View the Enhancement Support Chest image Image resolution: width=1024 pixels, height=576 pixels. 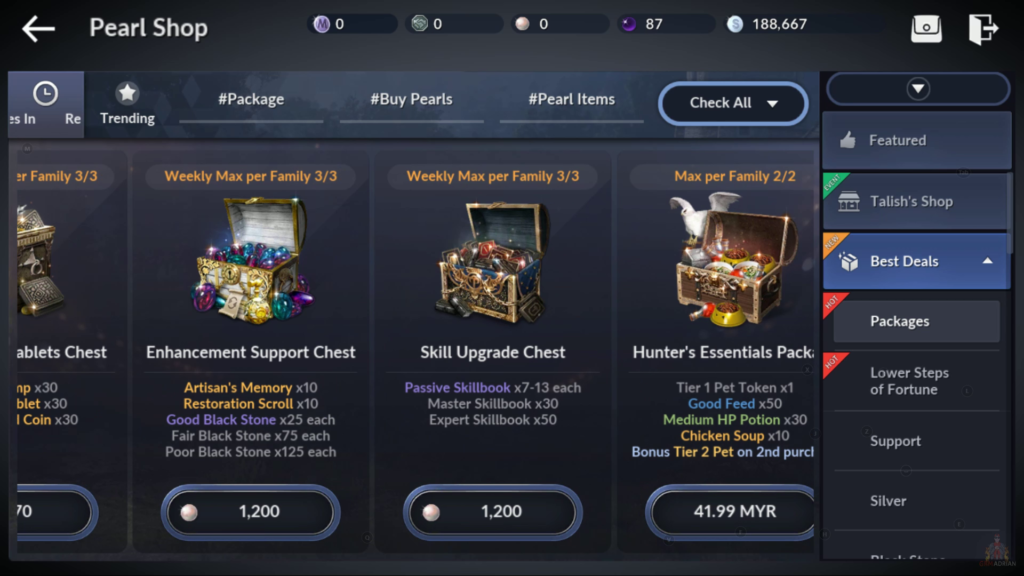[x=251, y=262]
